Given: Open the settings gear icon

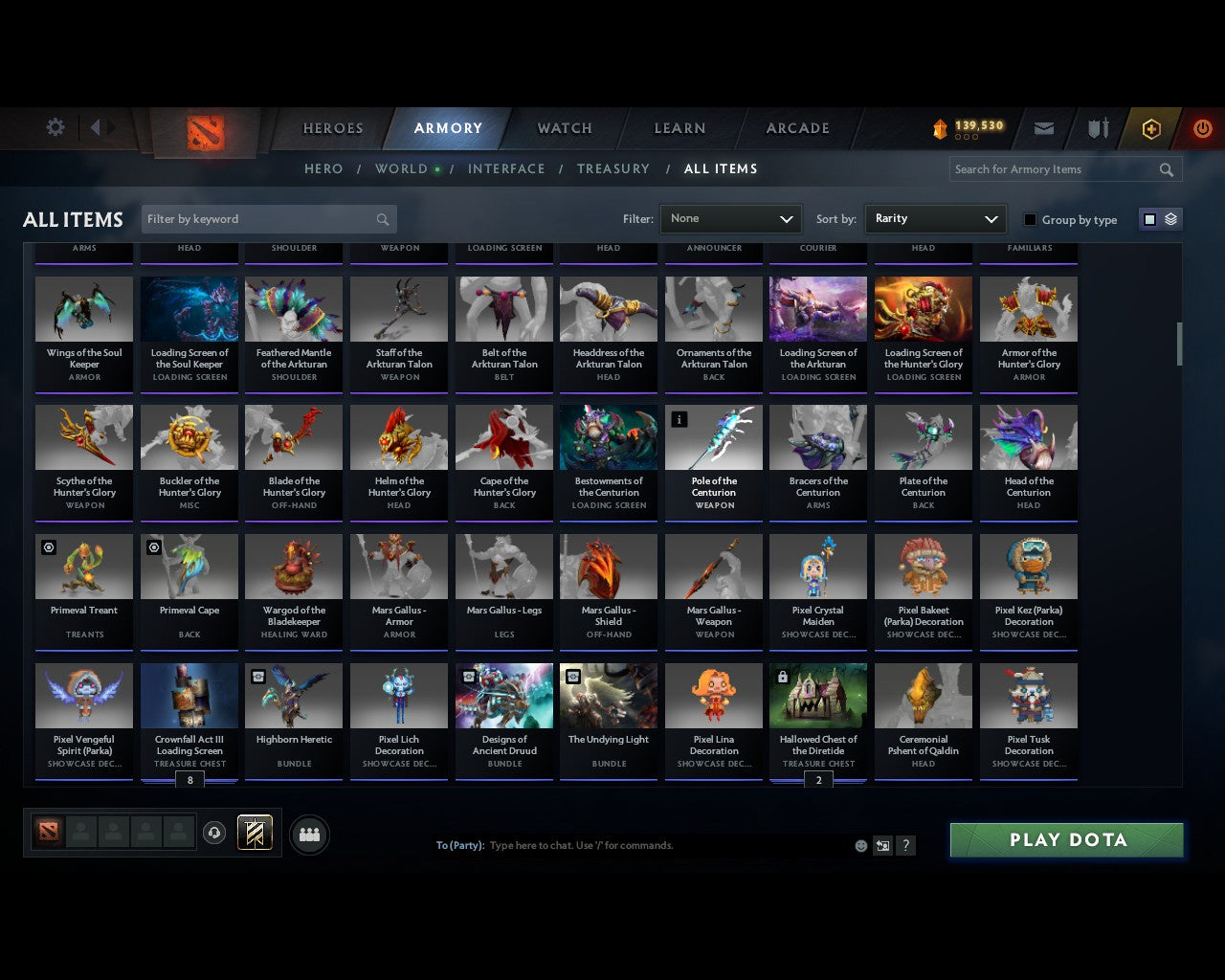Looking at the screenshot, I should tap(55, 126).
